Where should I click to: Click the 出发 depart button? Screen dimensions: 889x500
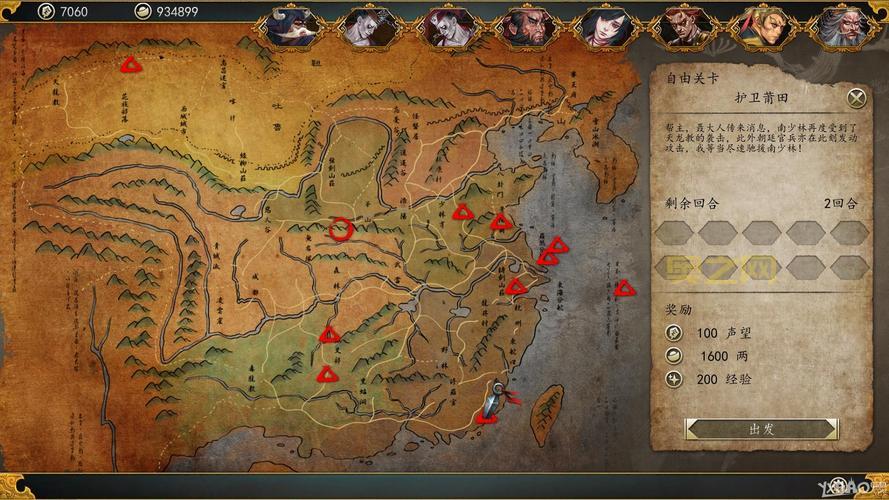pyautogui.click(x=761, y=429)
